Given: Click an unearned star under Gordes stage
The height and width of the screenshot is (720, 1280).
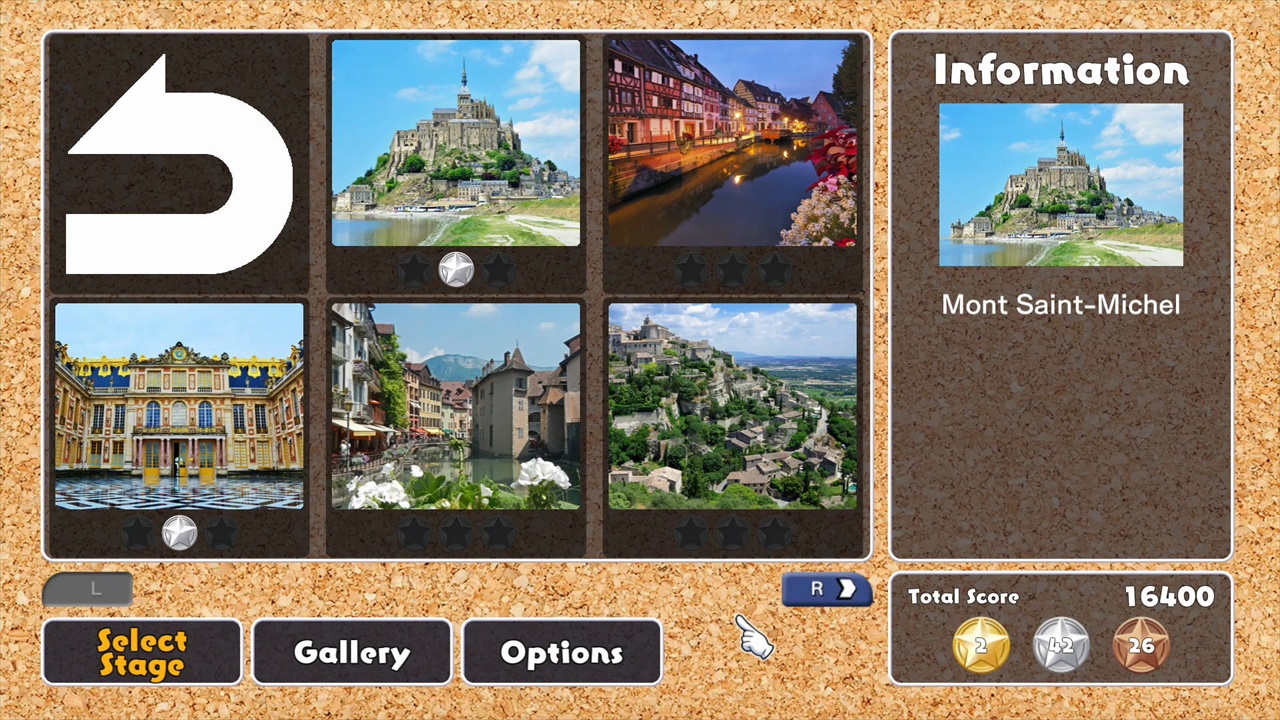Looking at the screenshot, I should pos(733,532).
